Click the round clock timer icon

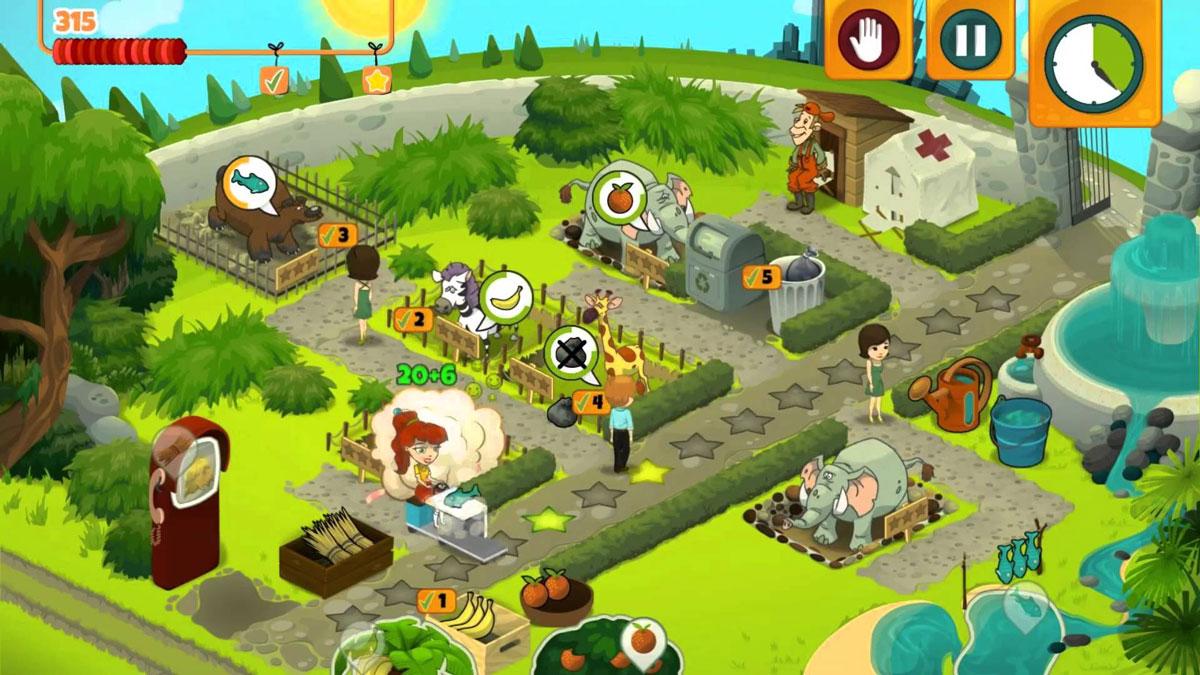[1094, 63]
